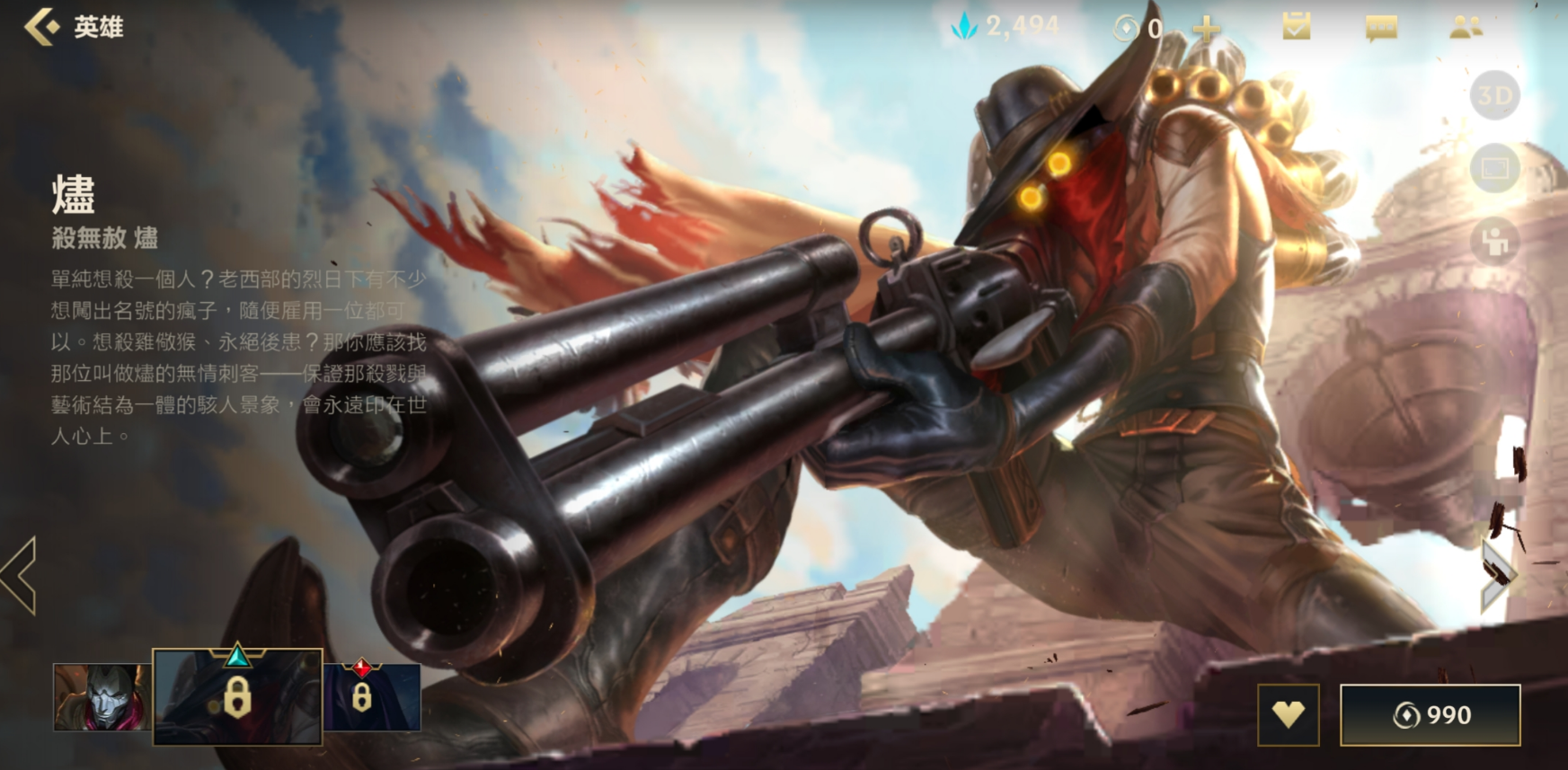Open the friends list icon
This screenshot has width=1568, height=770.
tap(1466, 27)
